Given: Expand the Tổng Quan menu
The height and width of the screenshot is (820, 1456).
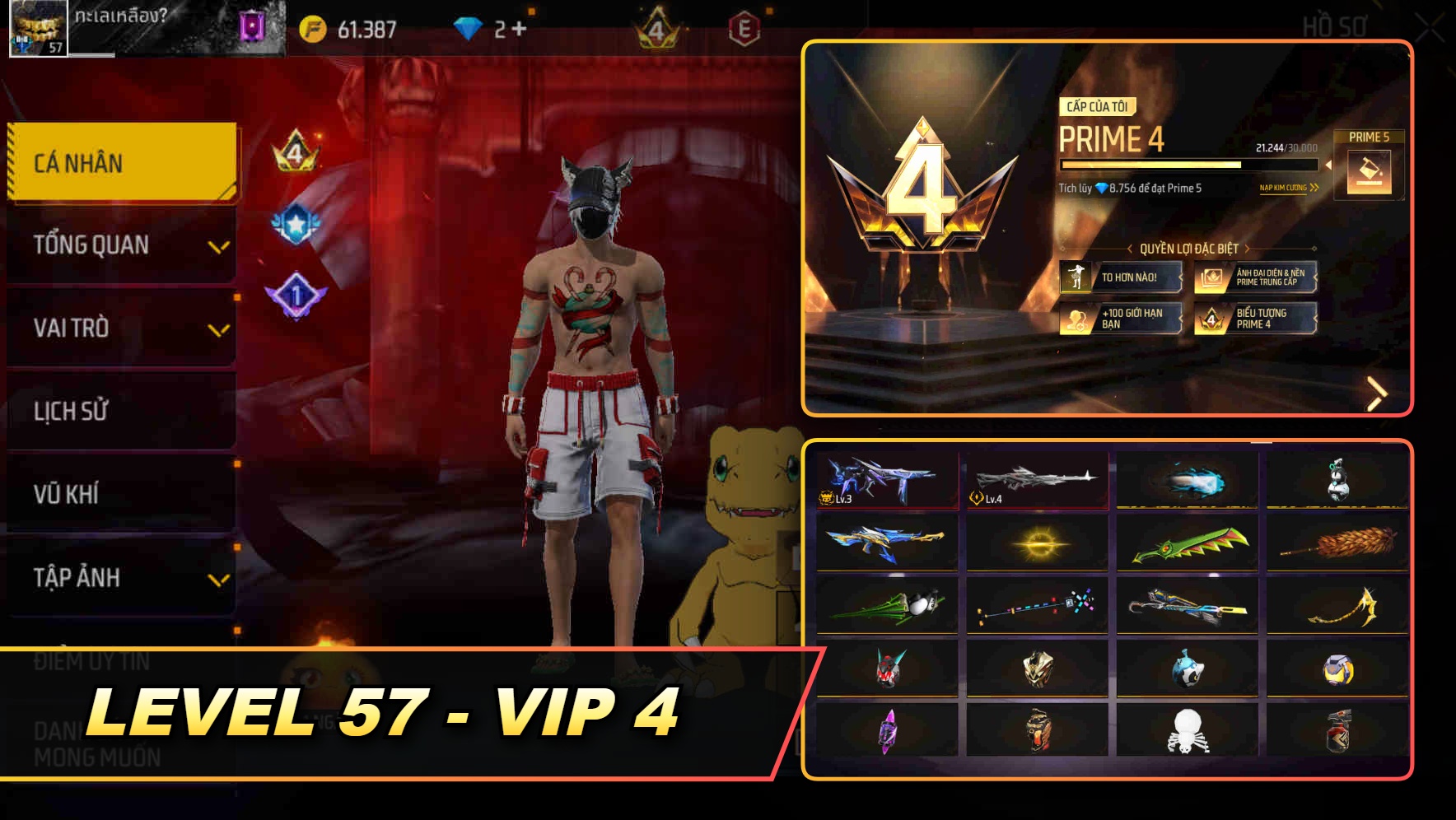Looking at the screenshot, I should pos(122,245).
